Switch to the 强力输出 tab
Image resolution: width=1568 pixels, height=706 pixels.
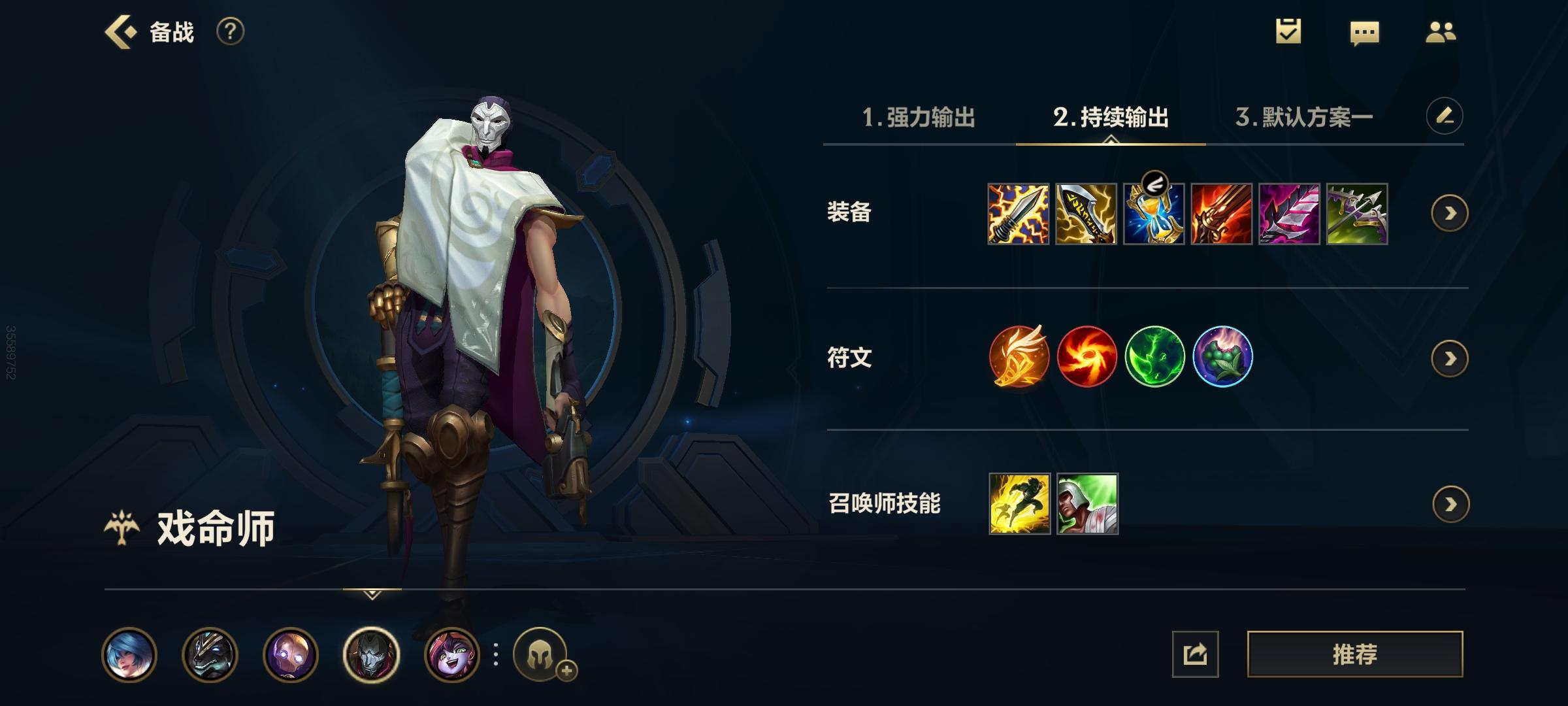(x=921, y=118)
